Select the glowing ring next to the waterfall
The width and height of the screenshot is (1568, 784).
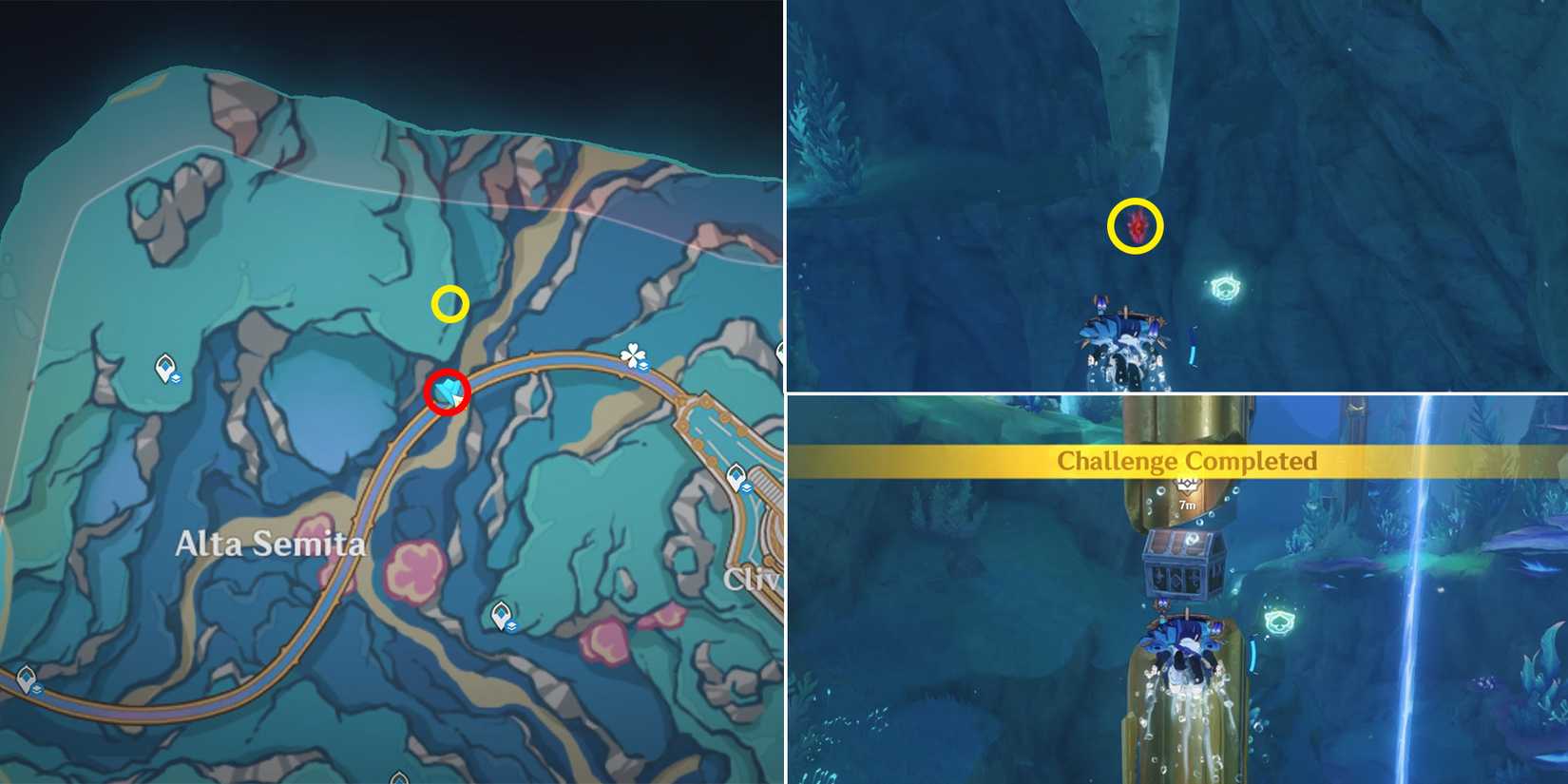1278,622
